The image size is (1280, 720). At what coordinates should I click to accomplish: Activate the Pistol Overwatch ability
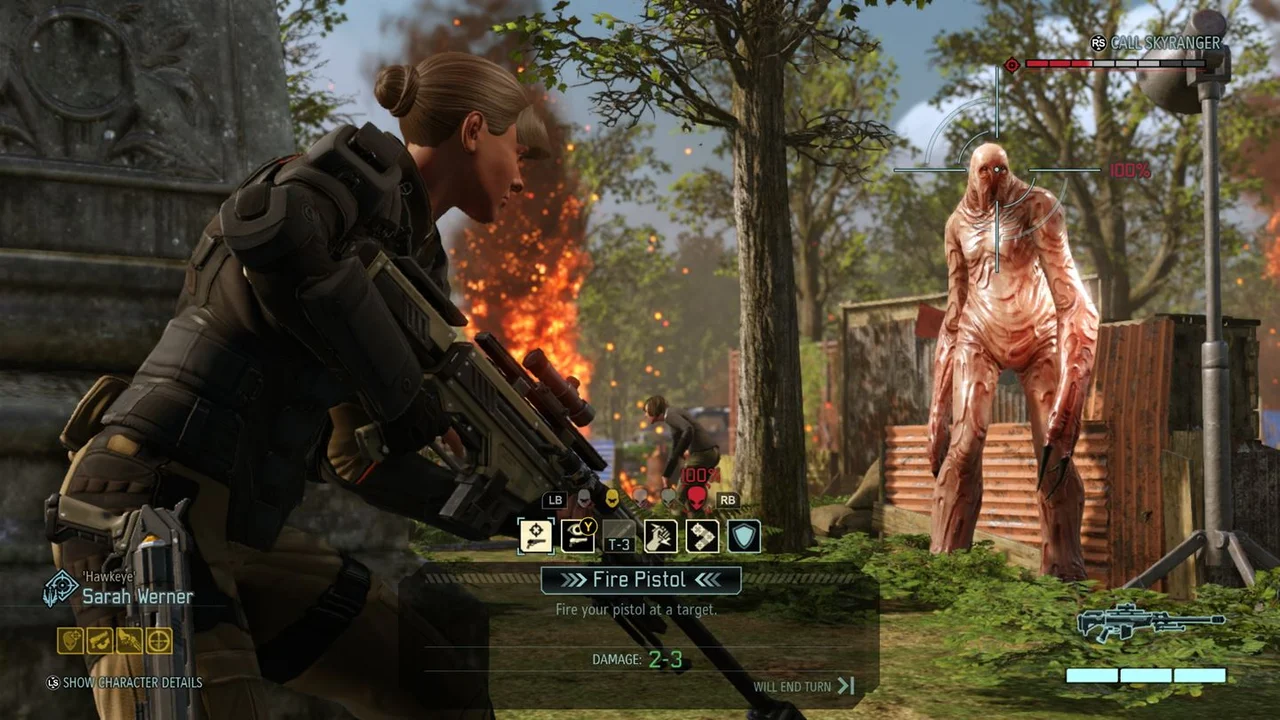pos(578,537)
